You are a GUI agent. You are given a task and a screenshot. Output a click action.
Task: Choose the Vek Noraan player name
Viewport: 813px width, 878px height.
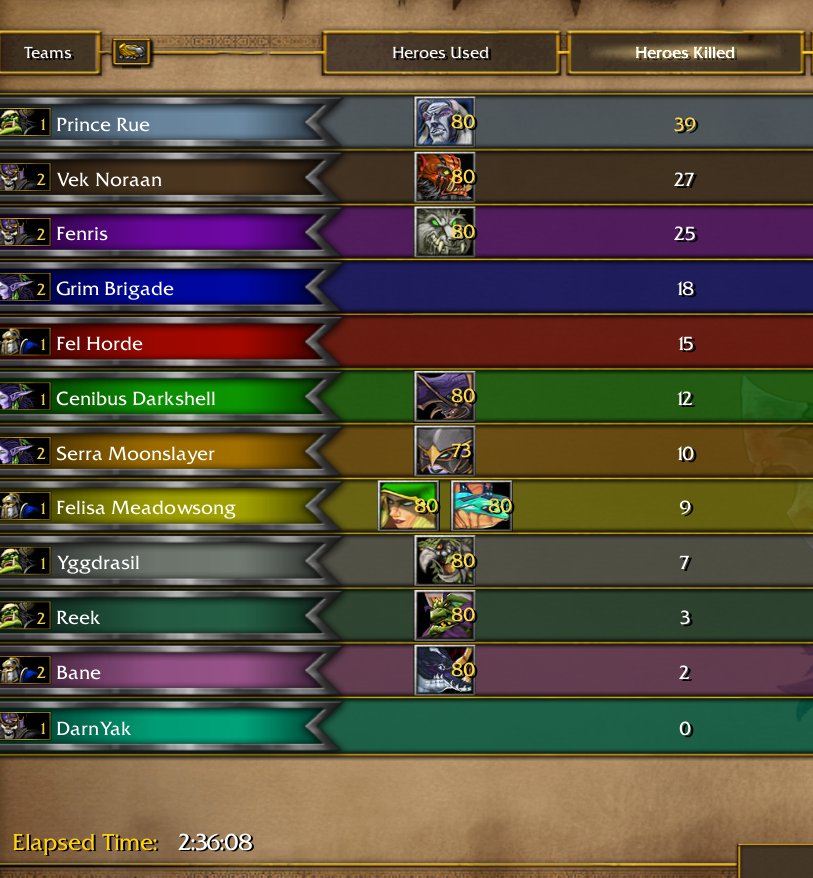click(x=109, y=180)
